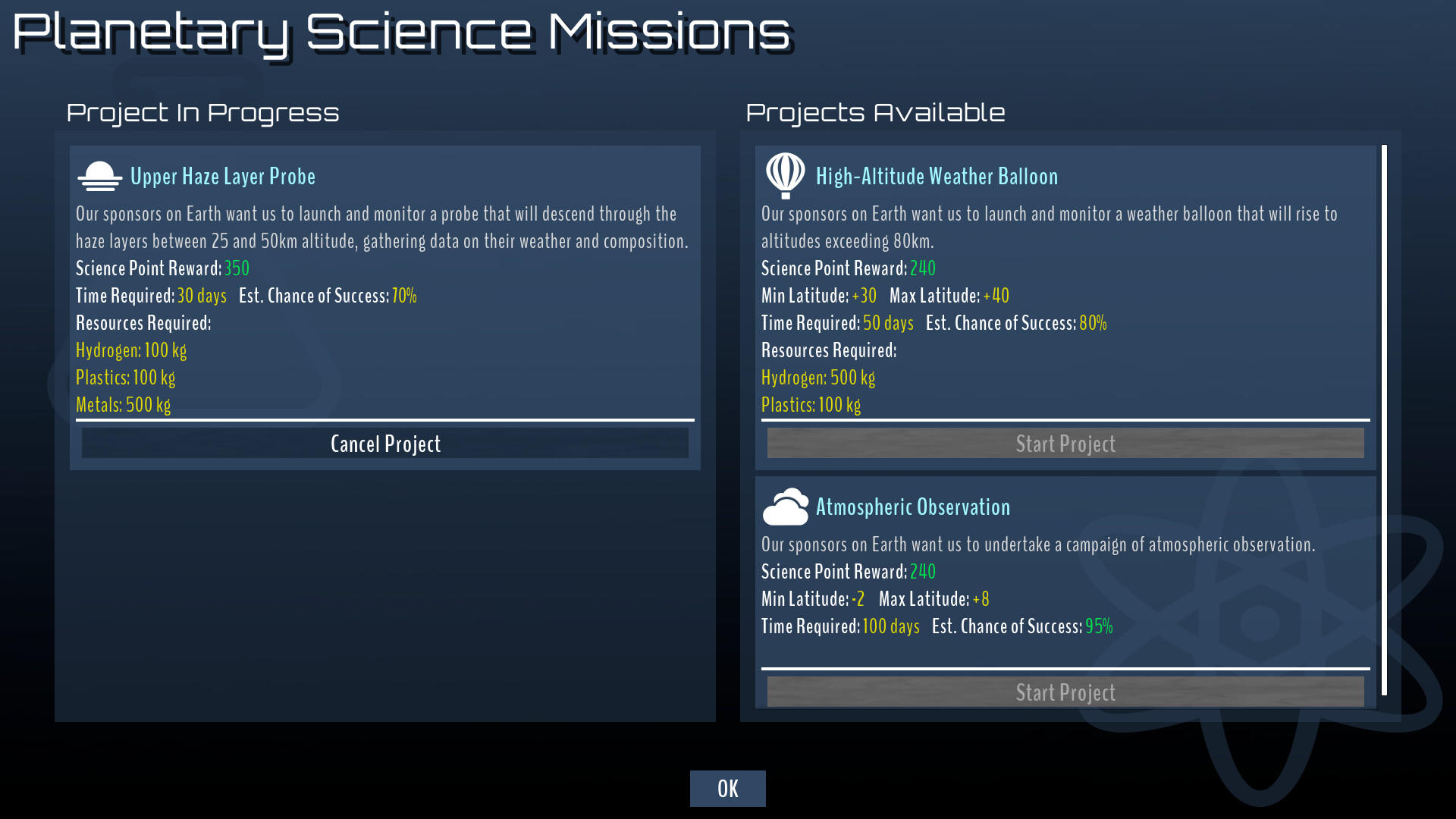Click the Project In Progress section header
1456x819 pixels.
point(203,112)
